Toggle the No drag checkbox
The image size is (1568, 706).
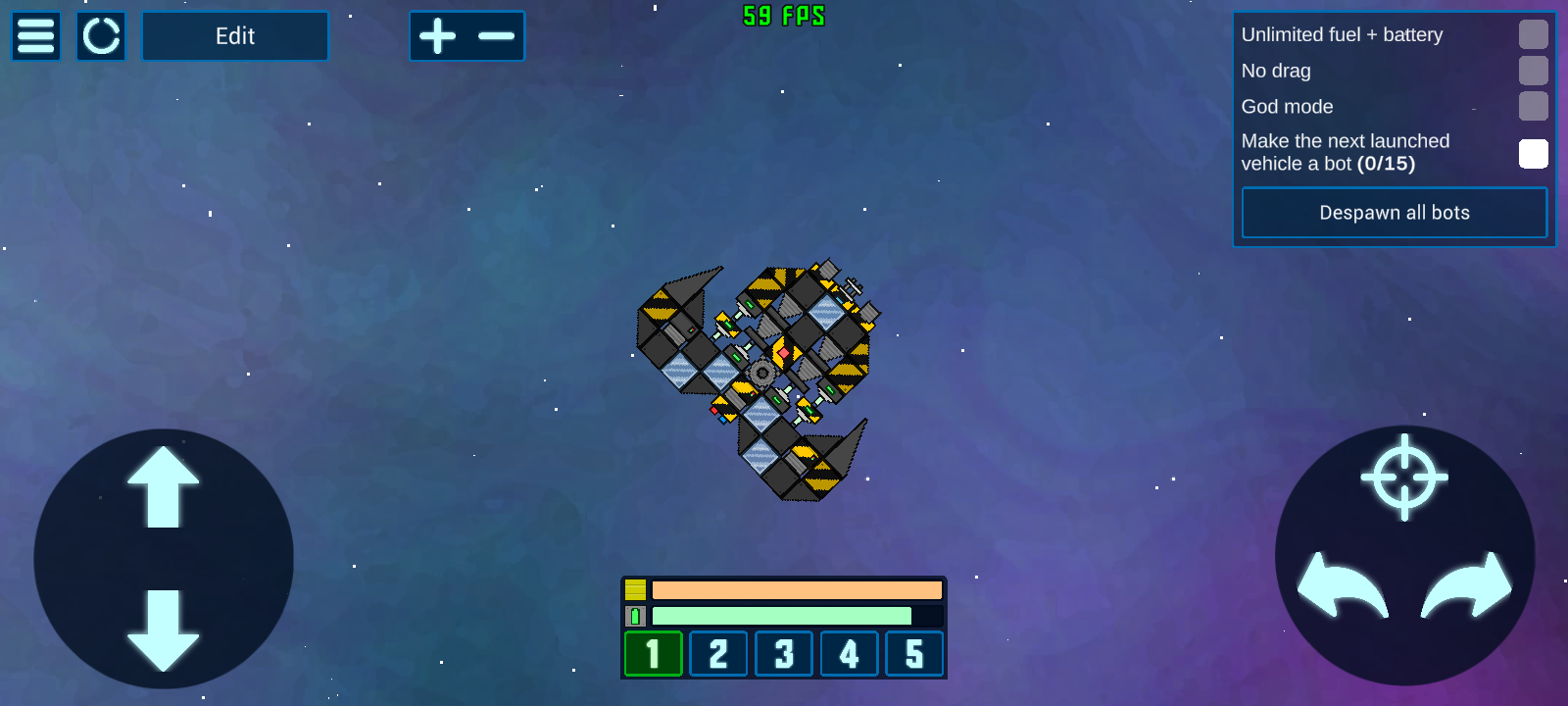coord(1533,71)
